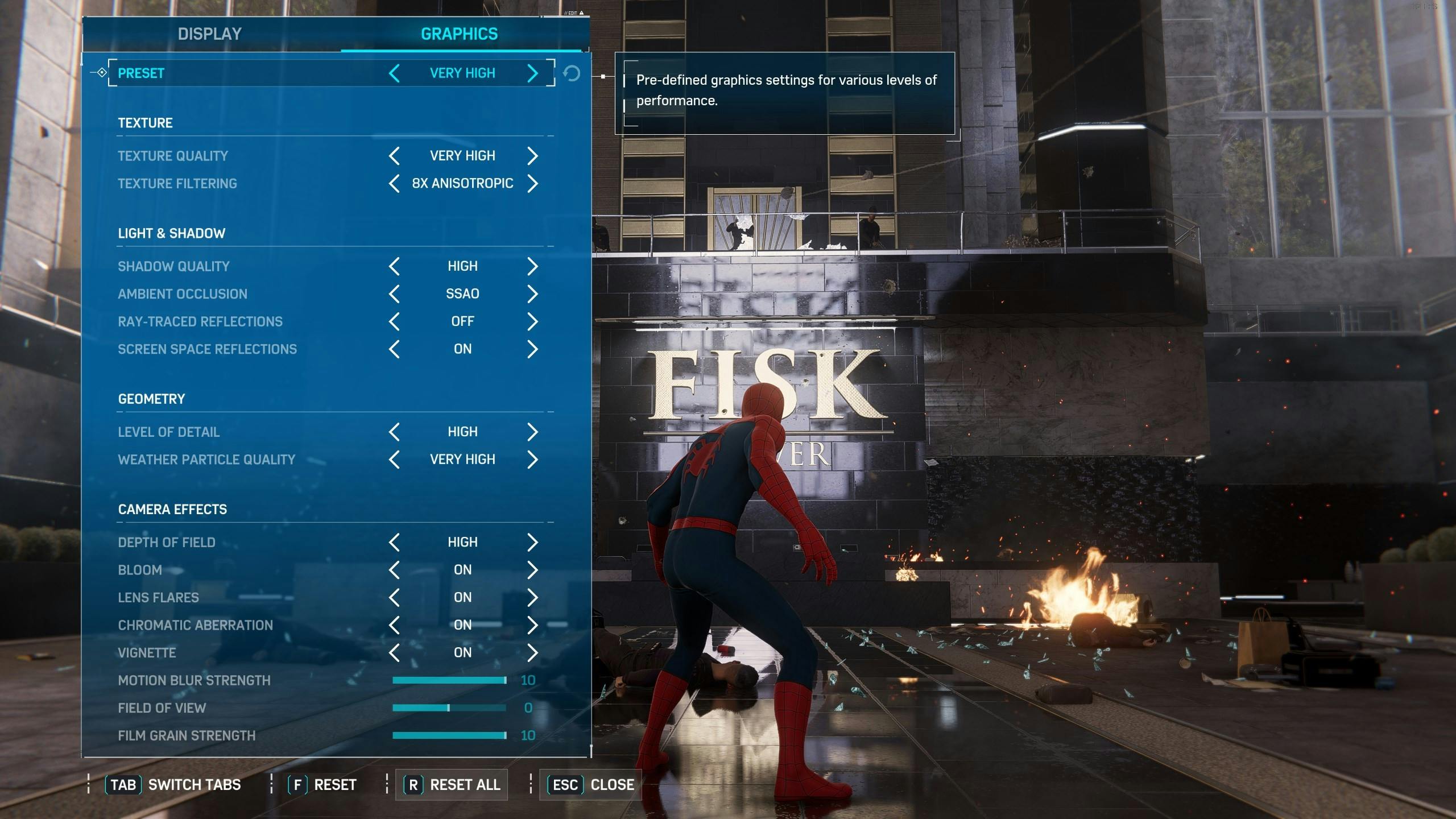The height and width of the screenshot is (819, 1456).
Task: Adjust the Field of View slider
Action: point(449,708)
